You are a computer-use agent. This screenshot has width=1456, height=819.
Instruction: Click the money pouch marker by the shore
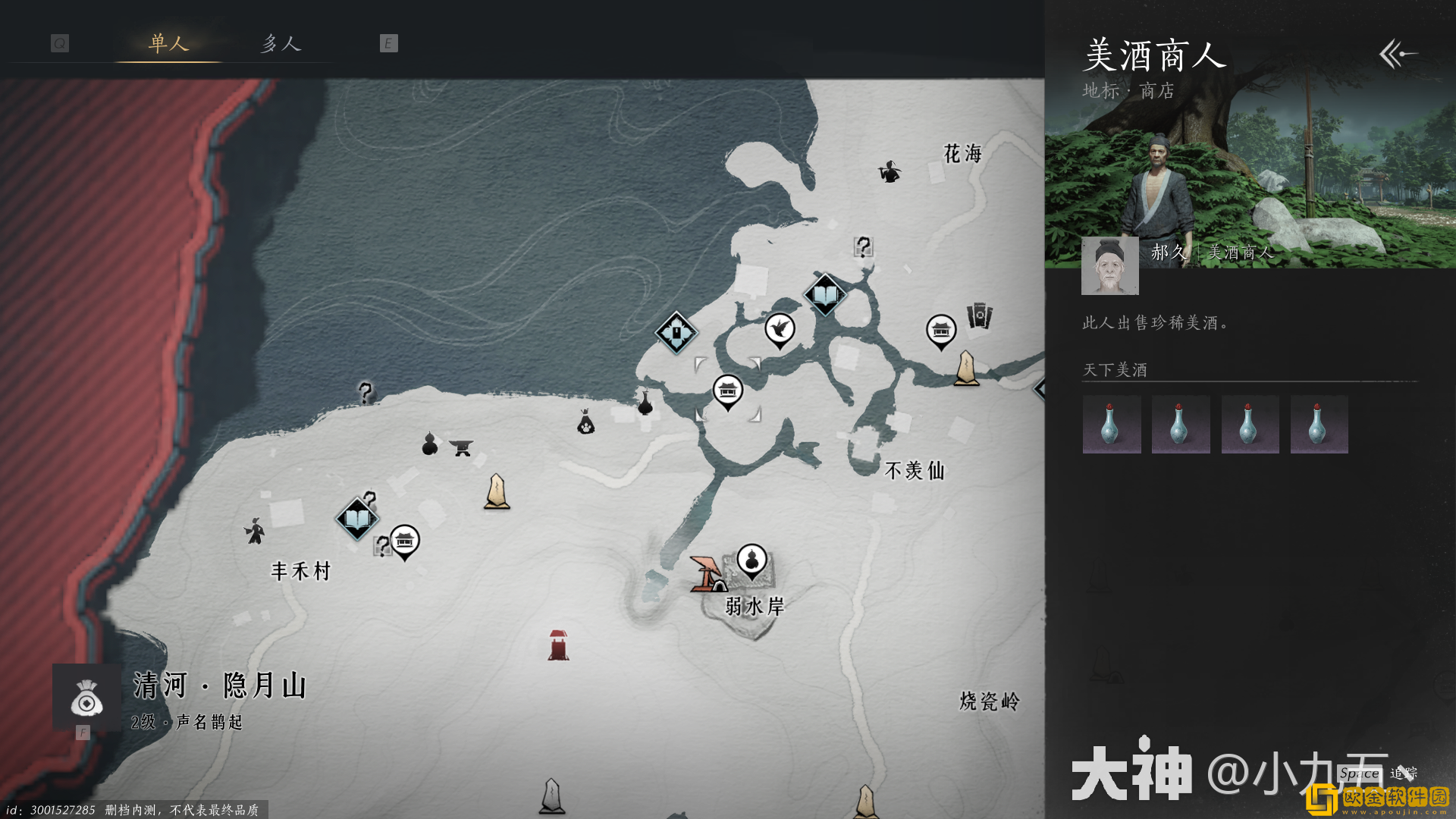coord(585,422)
